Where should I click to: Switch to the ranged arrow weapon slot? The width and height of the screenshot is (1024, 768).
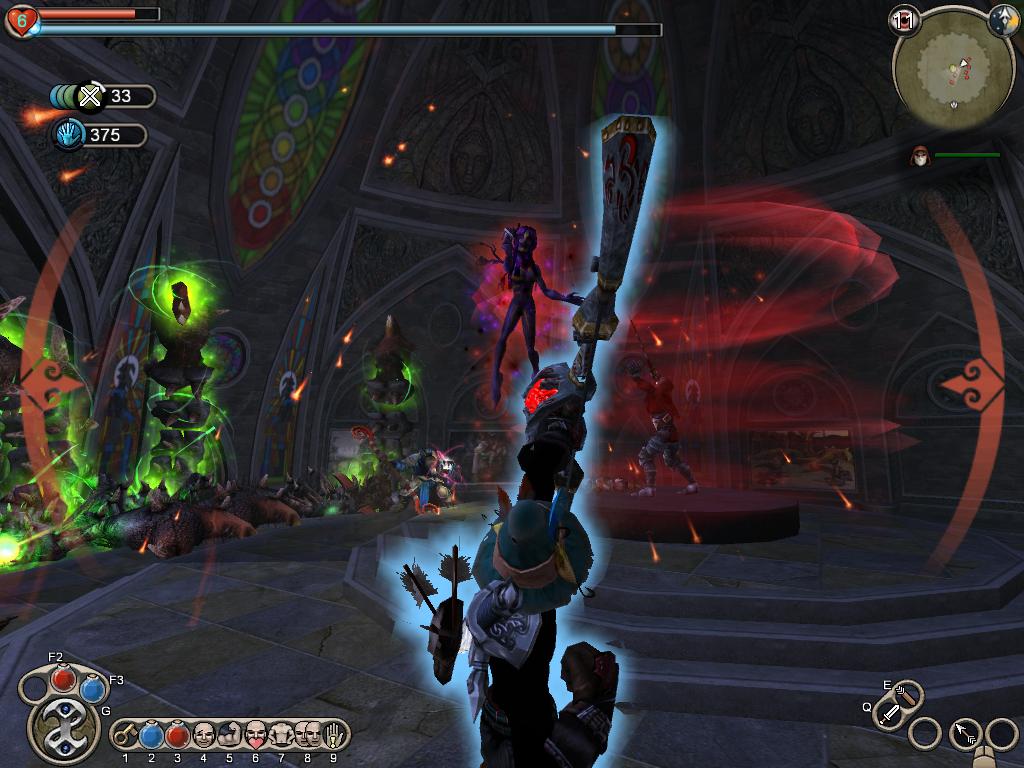(910, 692)
